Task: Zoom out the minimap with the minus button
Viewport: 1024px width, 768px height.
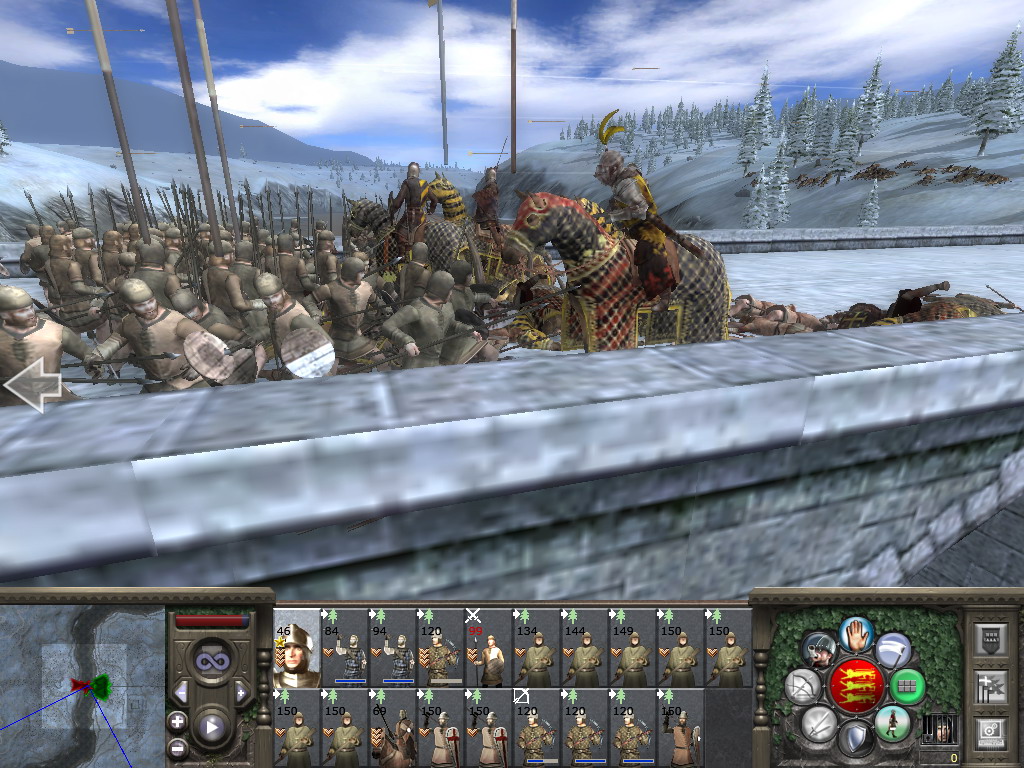Action: 178,747
